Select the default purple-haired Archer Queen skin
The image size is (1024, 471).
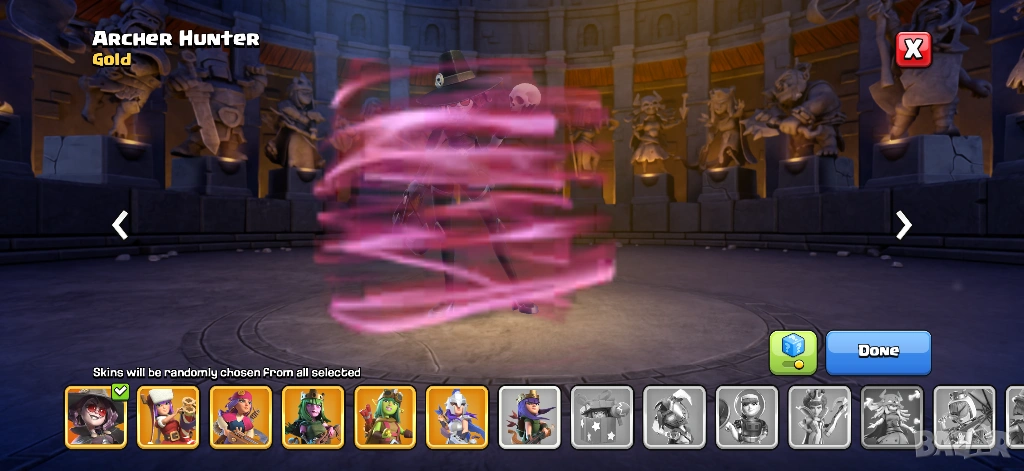tap(530, 416)
